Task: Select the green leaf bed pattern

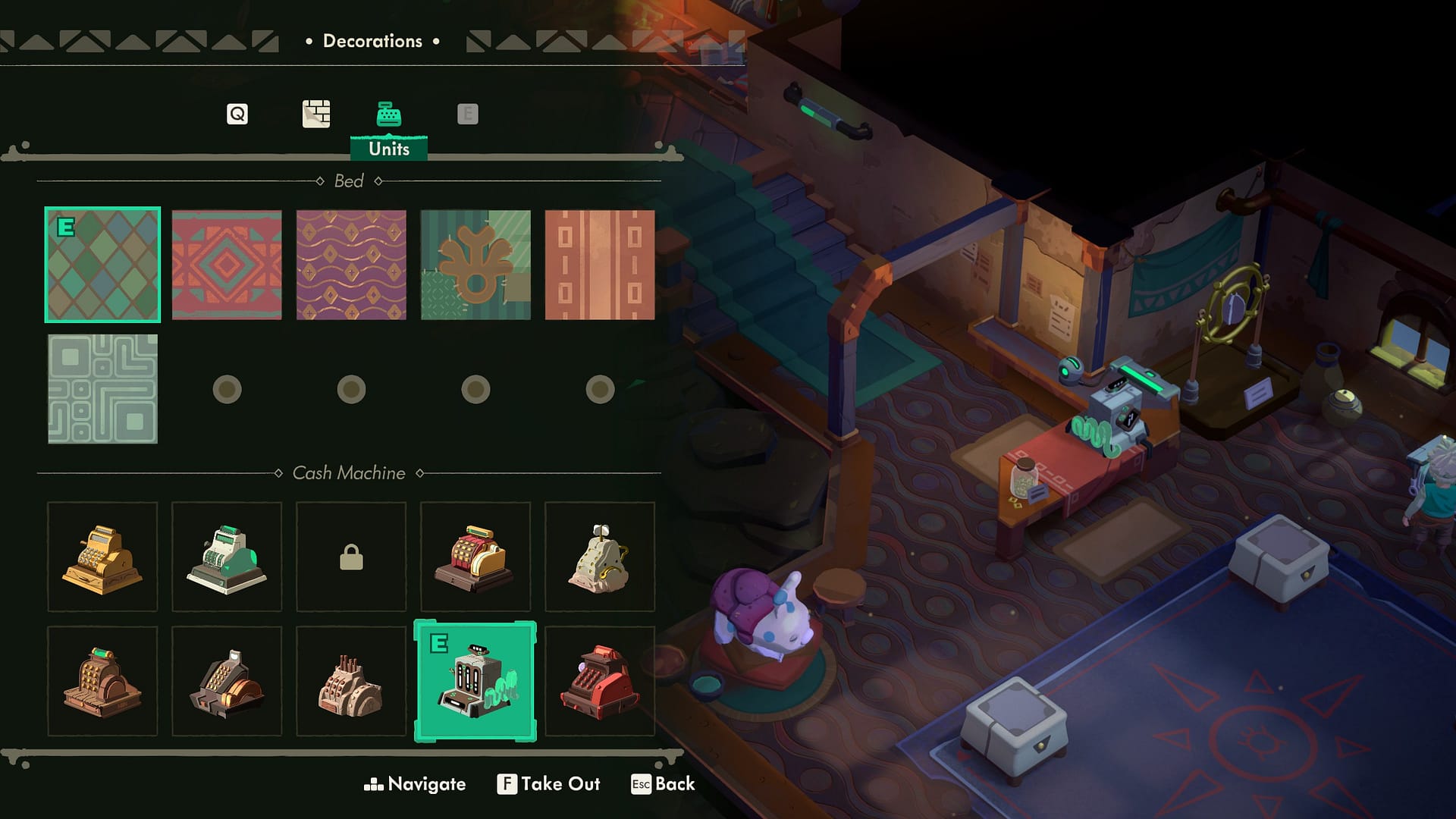Action: point(475,265)
